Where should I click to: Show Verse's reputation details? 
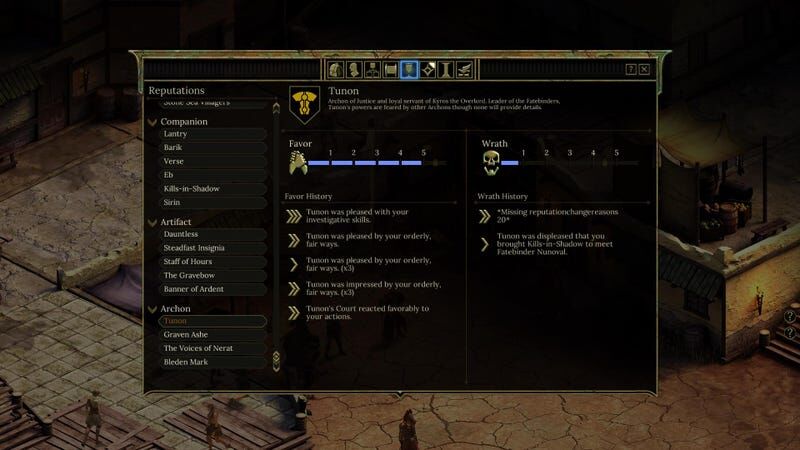pyautogui.click(x=173, y=161)
